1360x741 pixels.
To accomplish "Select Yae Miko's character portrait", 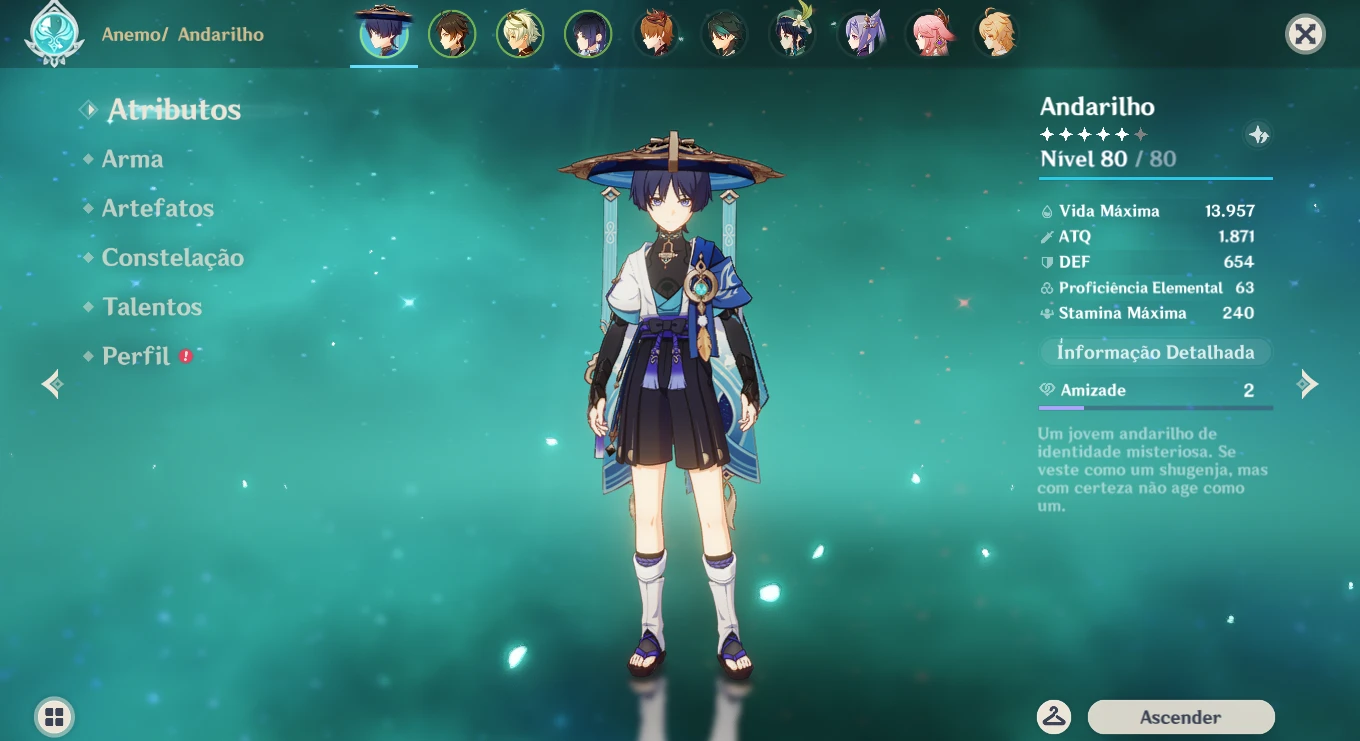I will pyautogui.click(x=929, y=33).
